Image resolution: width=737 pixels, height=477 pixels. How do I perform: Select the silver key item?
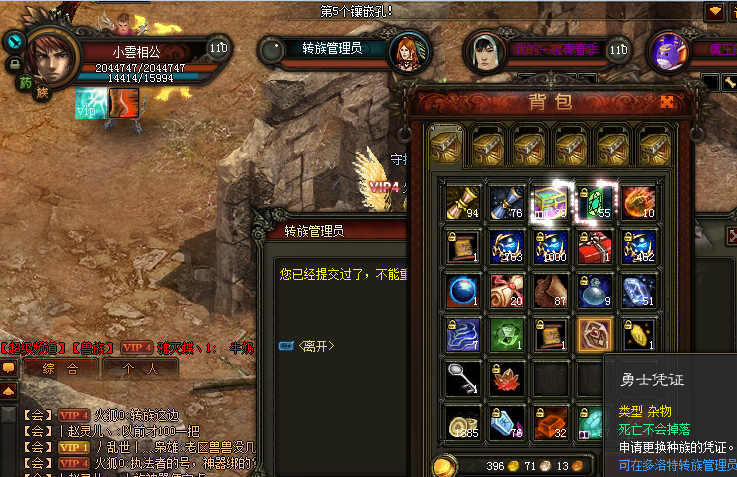tap(461, 378)
